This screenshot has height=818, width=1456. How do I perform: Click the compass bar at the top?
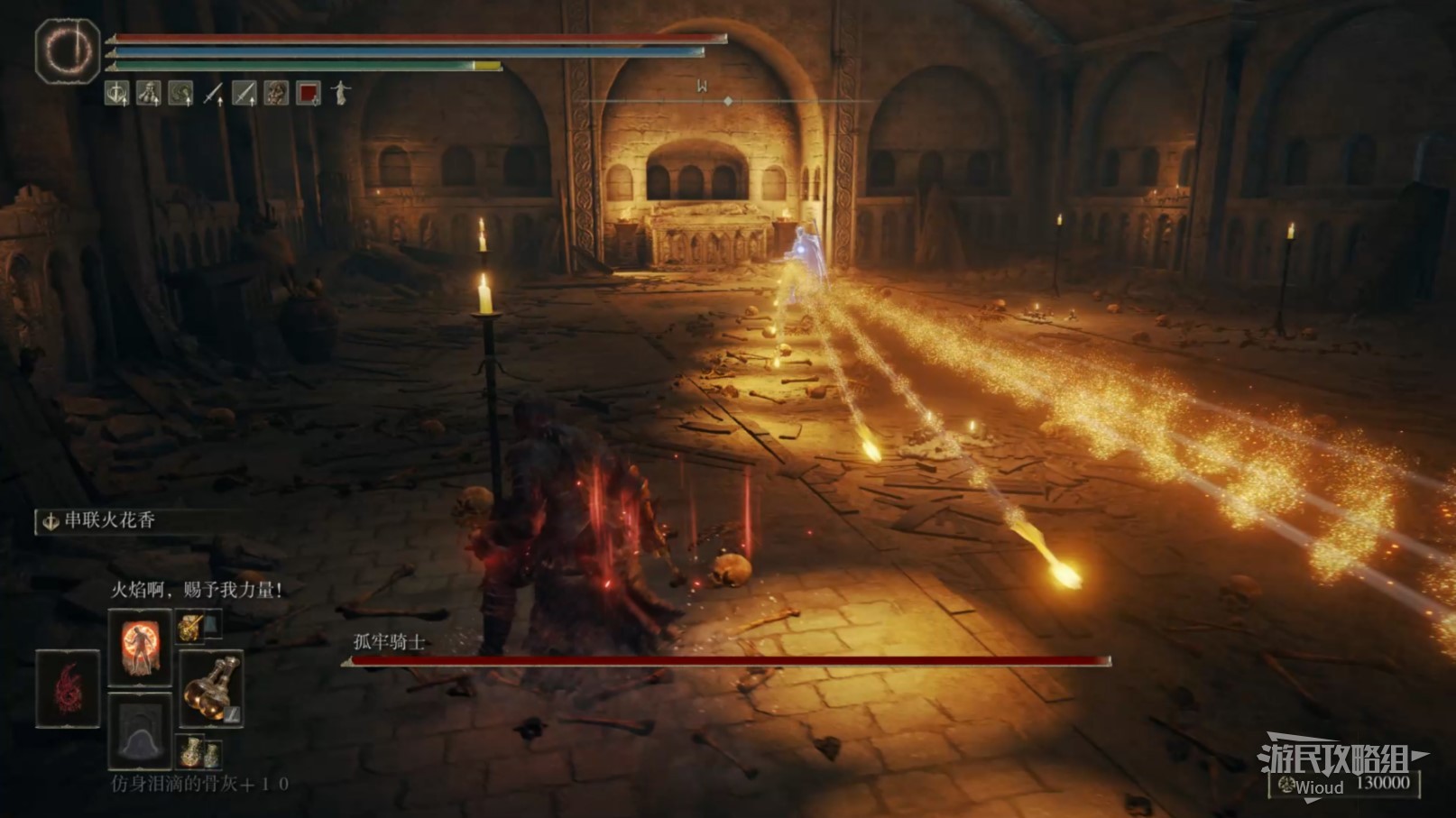[727, 100]
